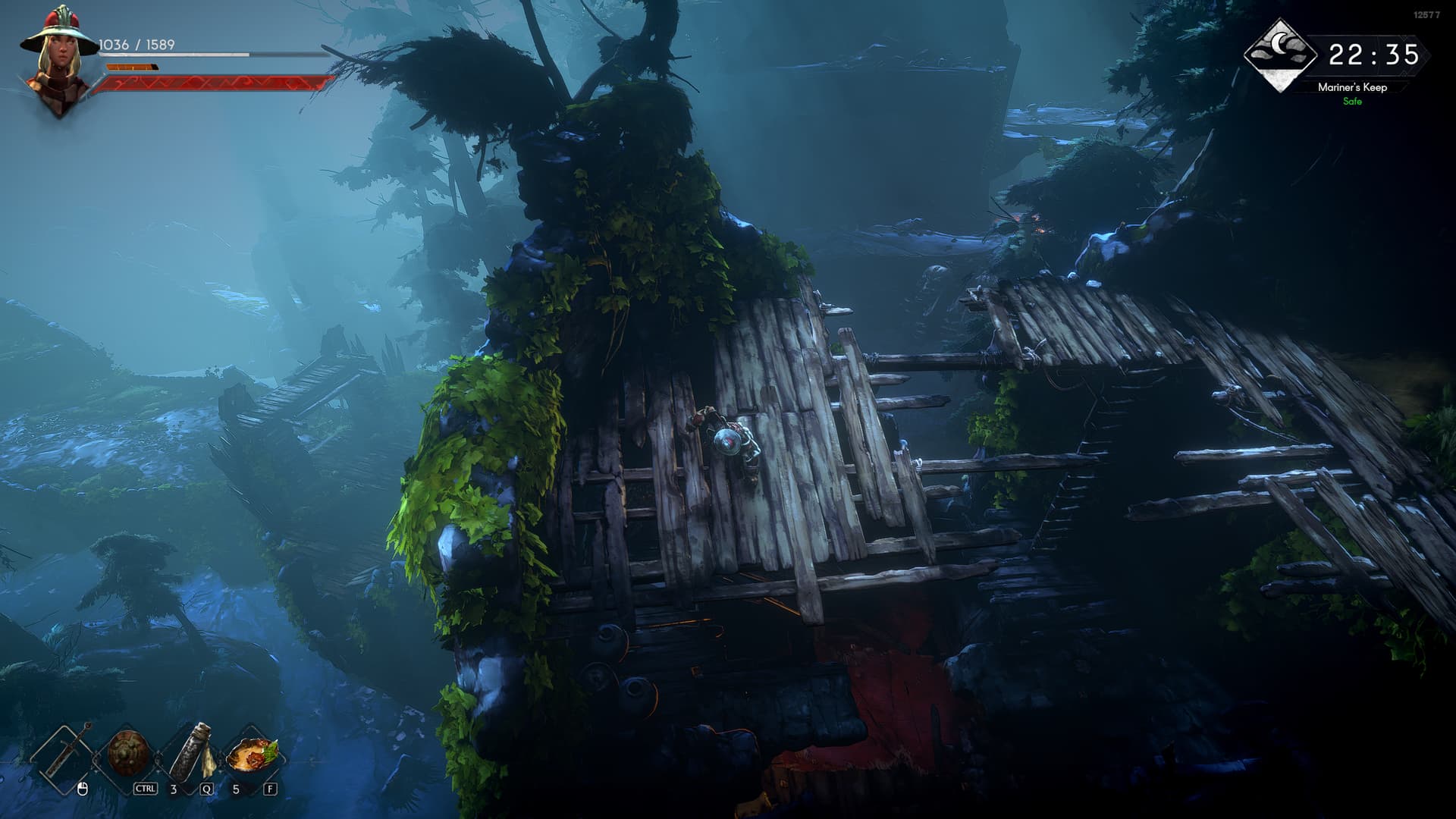This screenshot has width=1456, height=819.
Task: Choose the round wooden shield slot
Action: pos(126,754)
